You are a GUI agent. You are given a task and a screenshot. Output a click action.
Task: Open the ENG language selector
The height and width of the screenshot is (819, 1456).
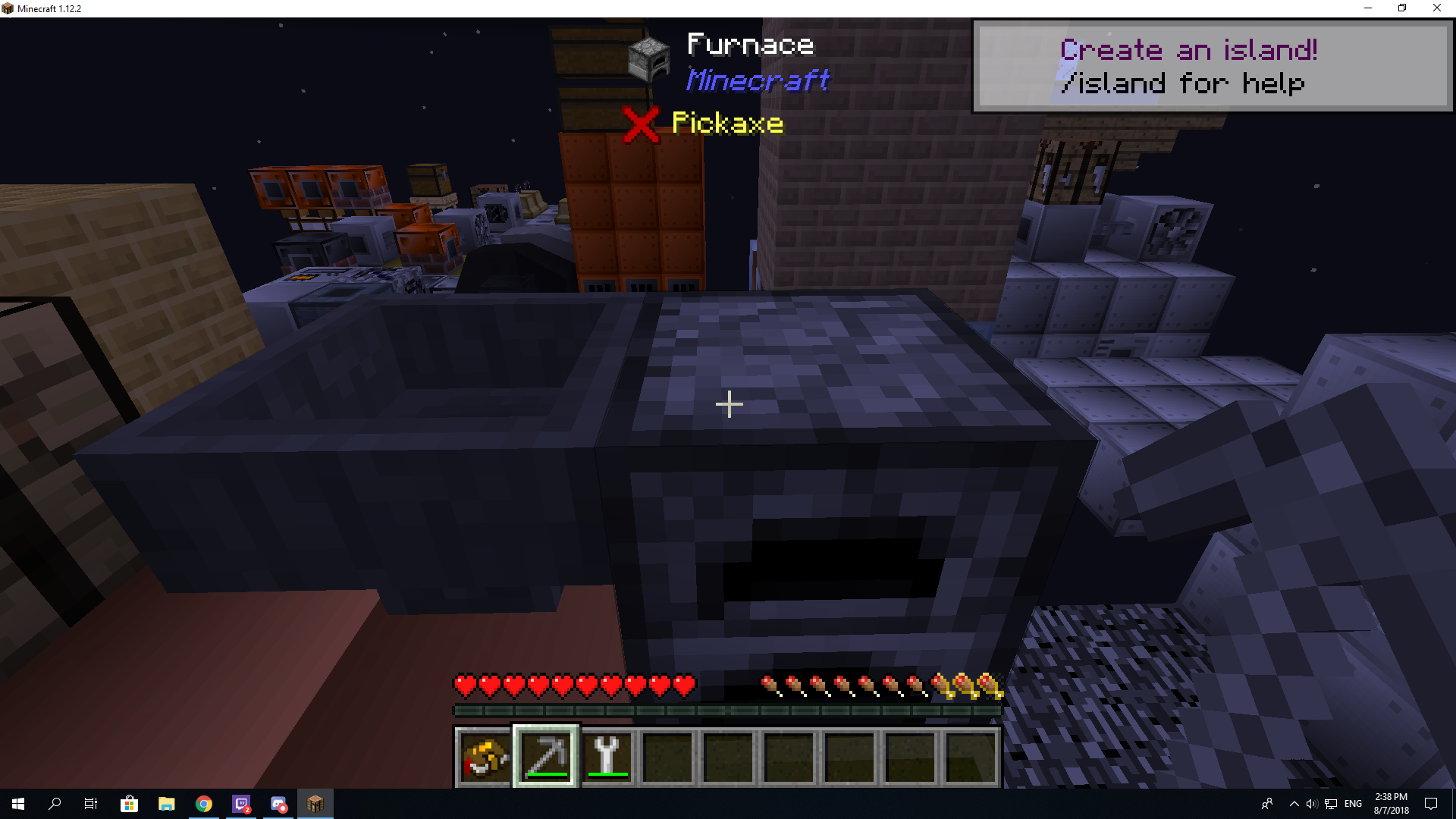coord(1351,804)
